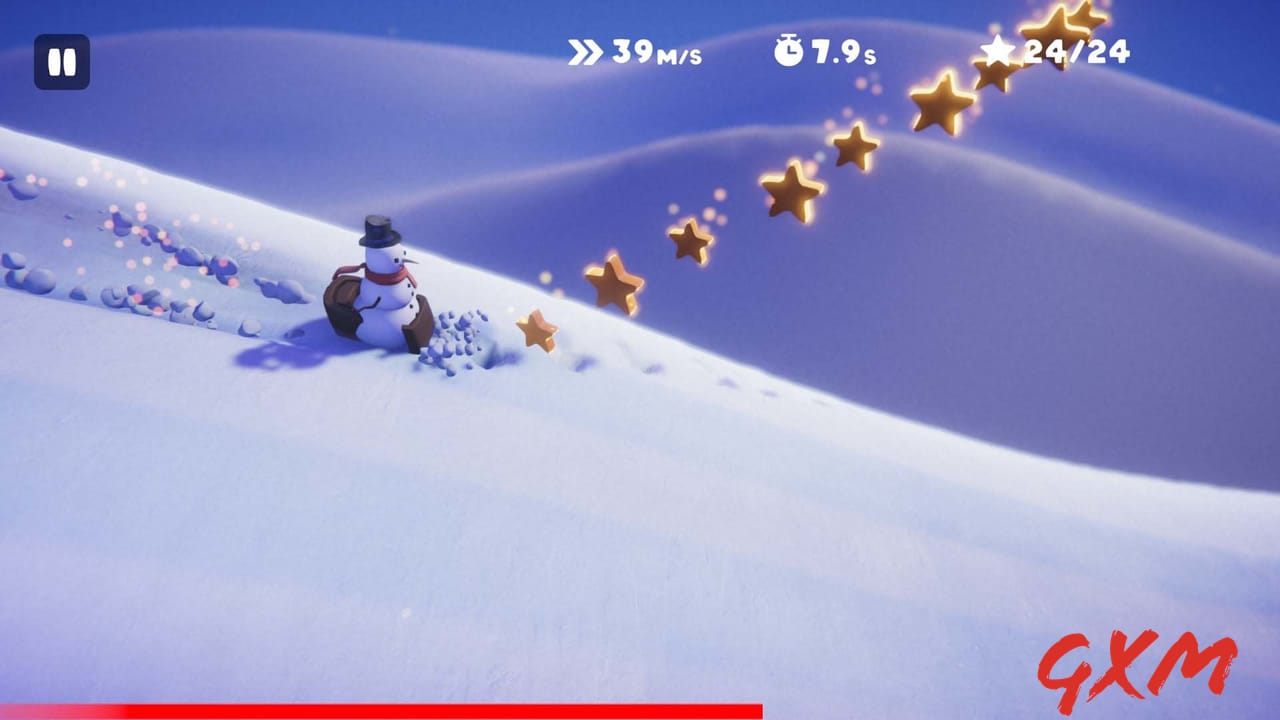
Task: Click the stopwatch timer icon
Action: point(787,50)
